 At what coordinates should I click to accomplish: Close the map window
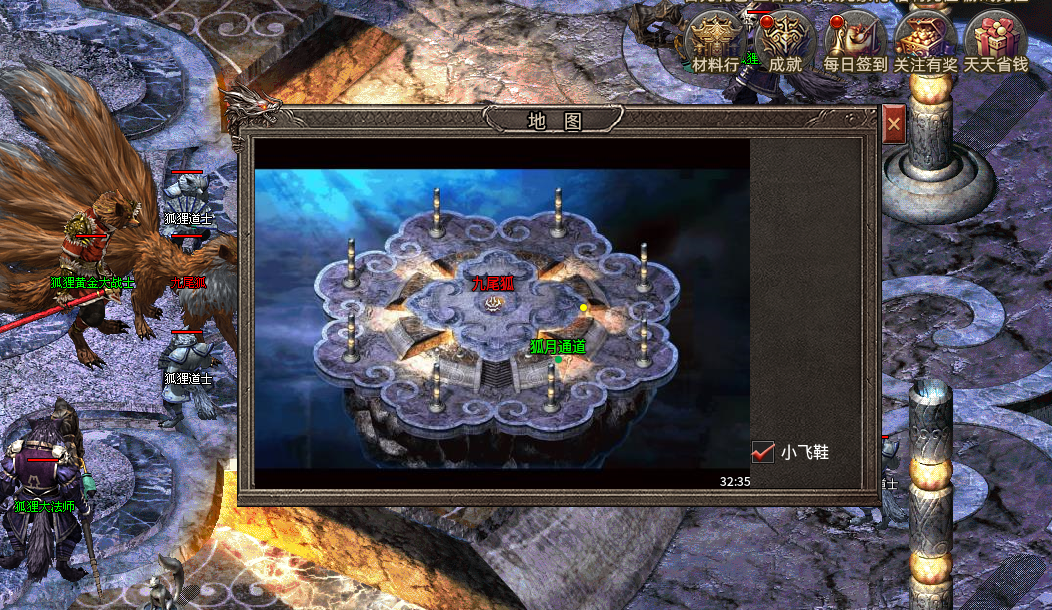[x=894, y=125]
